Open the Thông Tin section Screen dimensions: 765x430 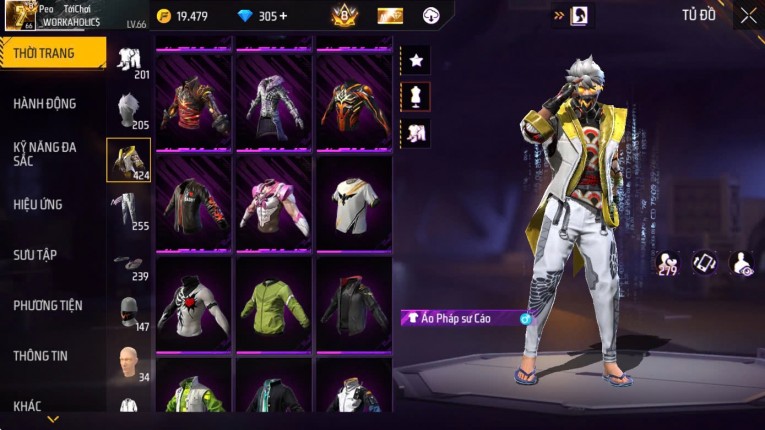point(41,355)
